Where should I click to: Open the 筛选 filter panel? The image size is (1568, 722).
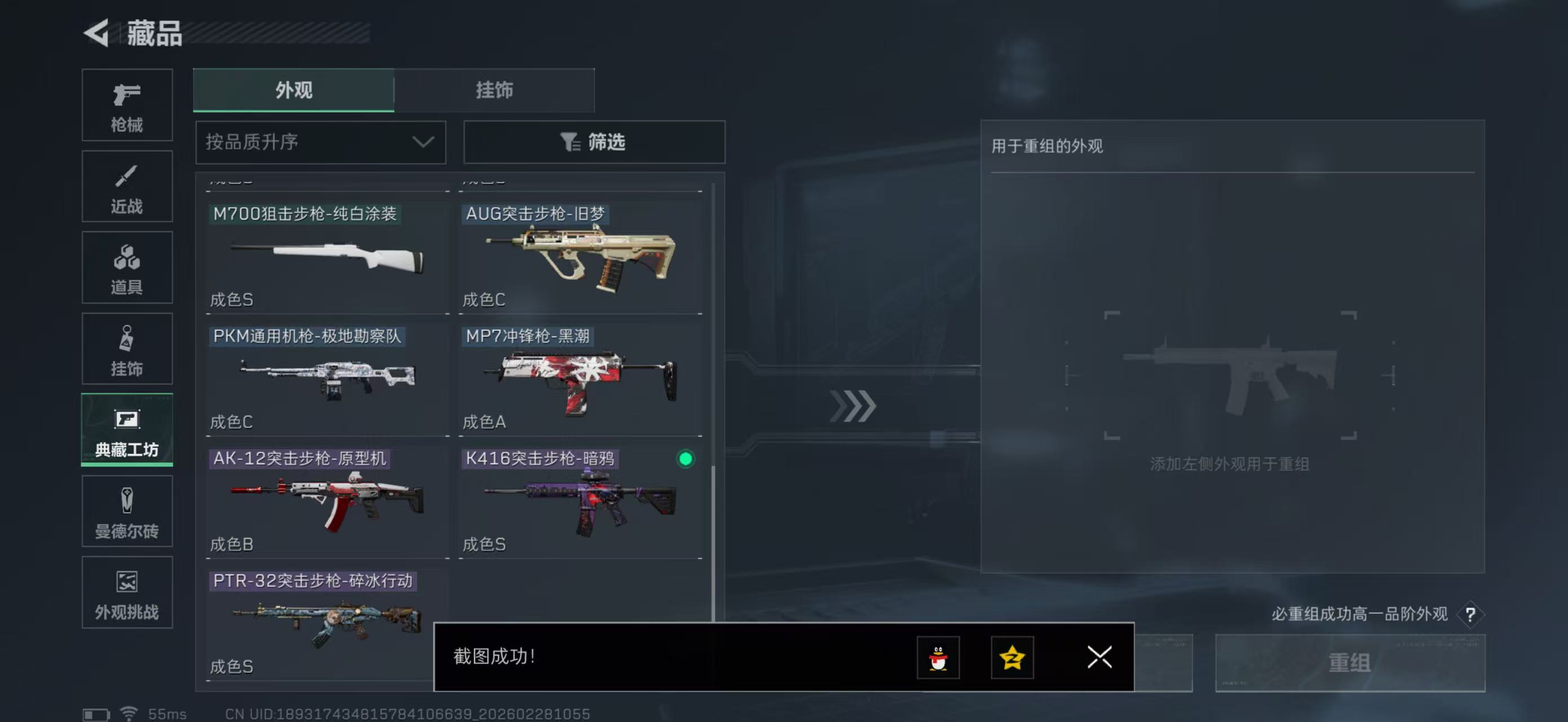pos(594,142)
